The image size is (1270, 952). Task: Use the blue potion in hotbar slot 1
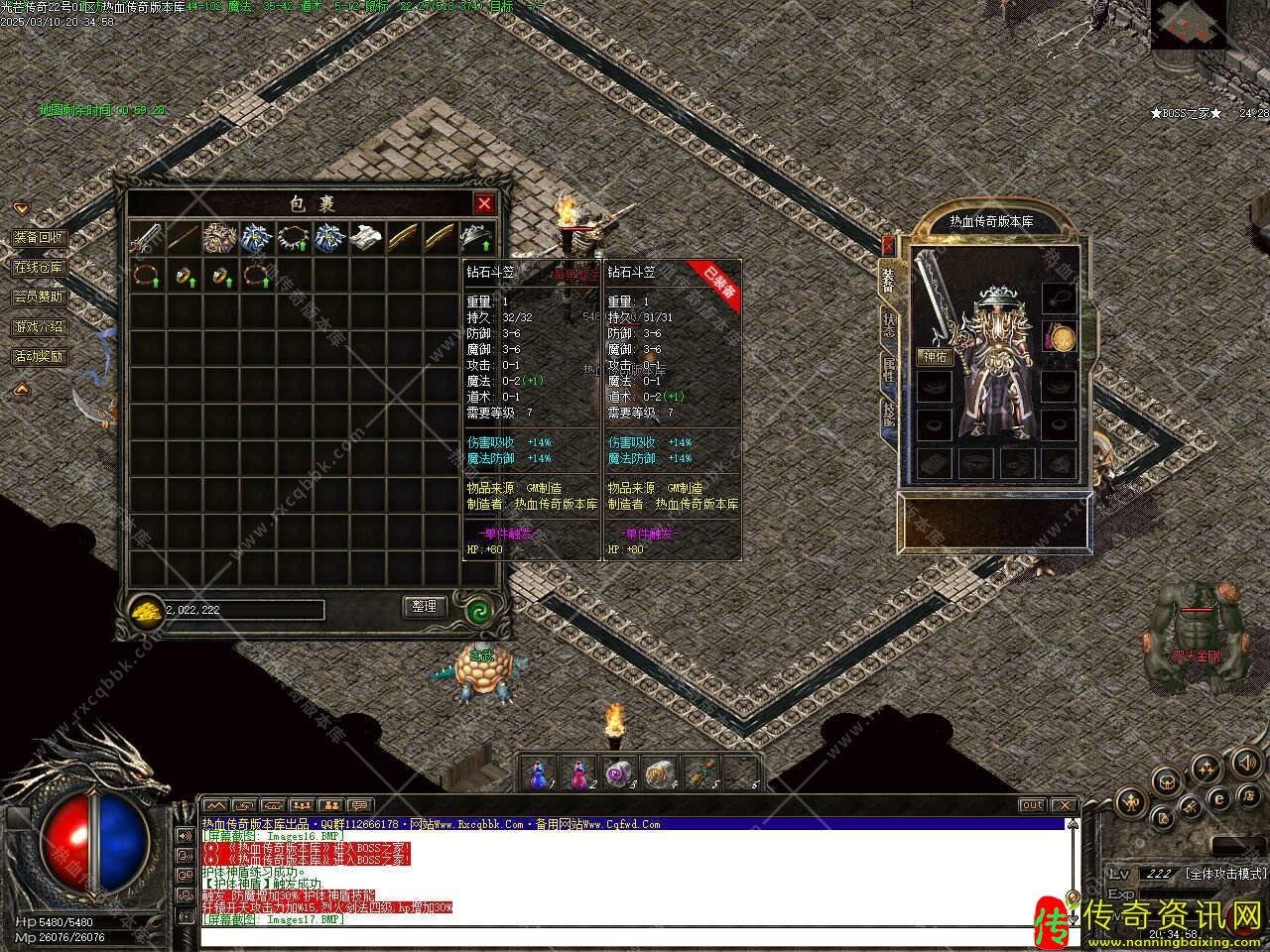(539, 773)
